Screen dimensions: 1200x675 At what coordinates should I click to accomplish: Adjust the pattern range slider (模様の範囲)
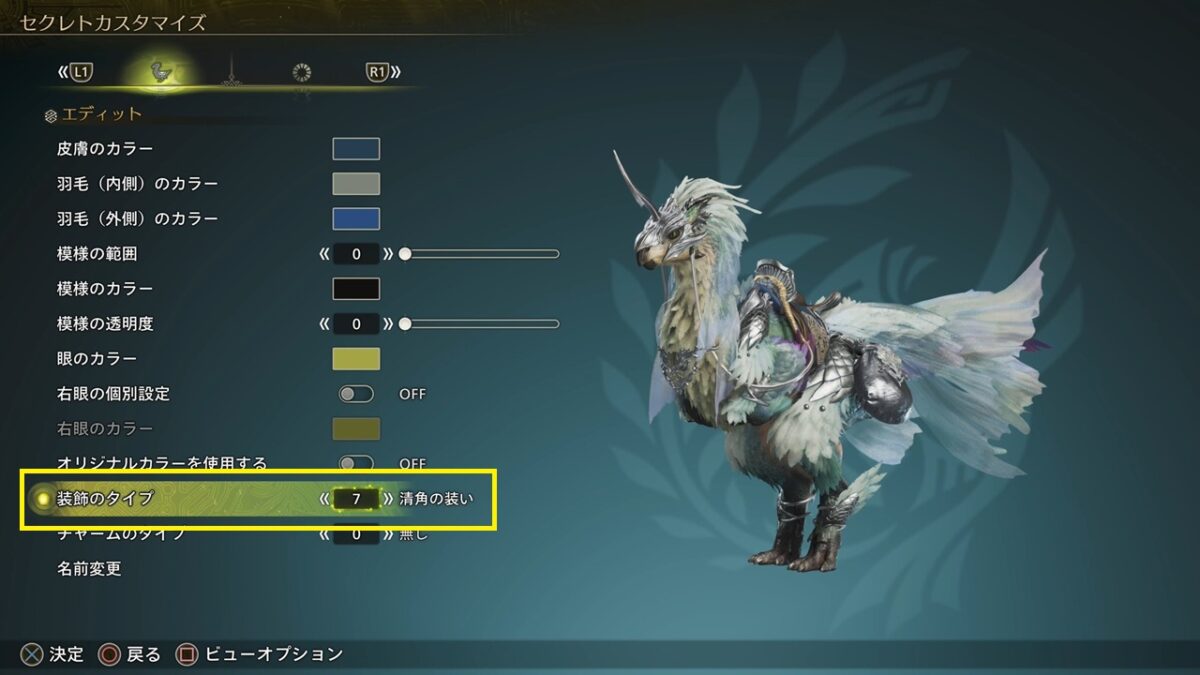pyautogui.click(x=480, y=254)
